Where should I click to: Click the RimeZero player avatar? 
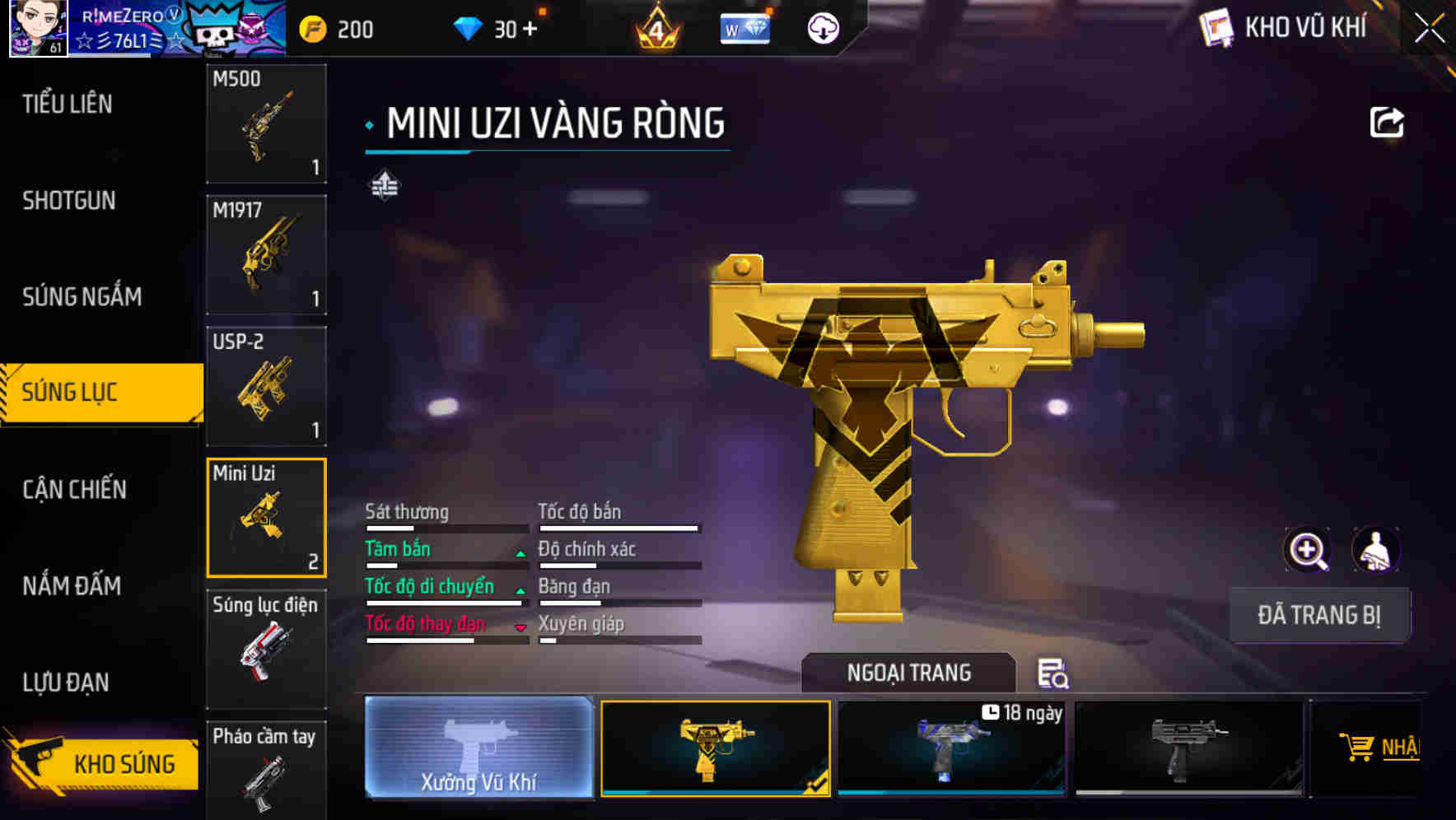click(36, 27)
